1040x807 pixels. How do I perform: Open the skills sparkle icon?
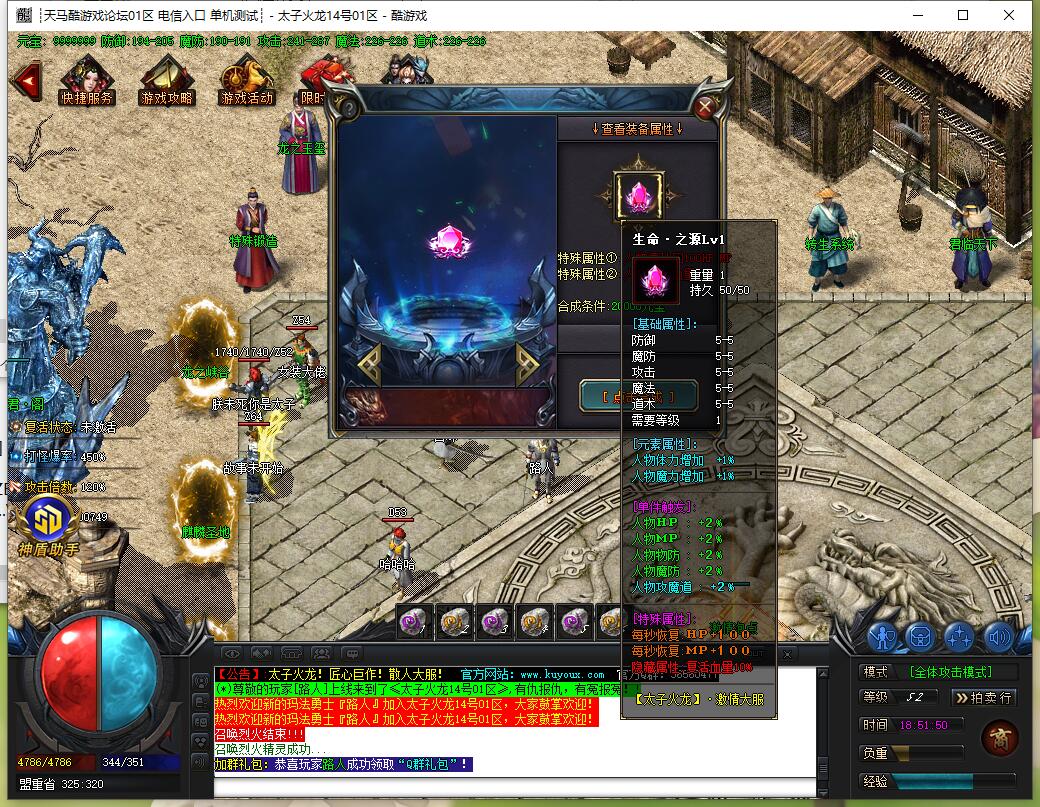959,635
